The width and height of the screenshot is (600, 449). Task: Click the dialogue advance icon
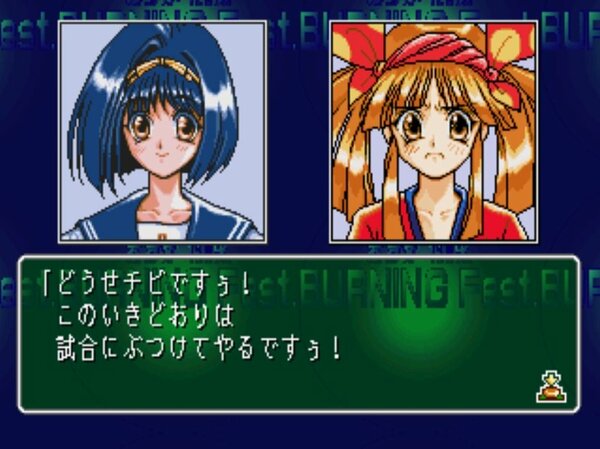click(551, 385)
